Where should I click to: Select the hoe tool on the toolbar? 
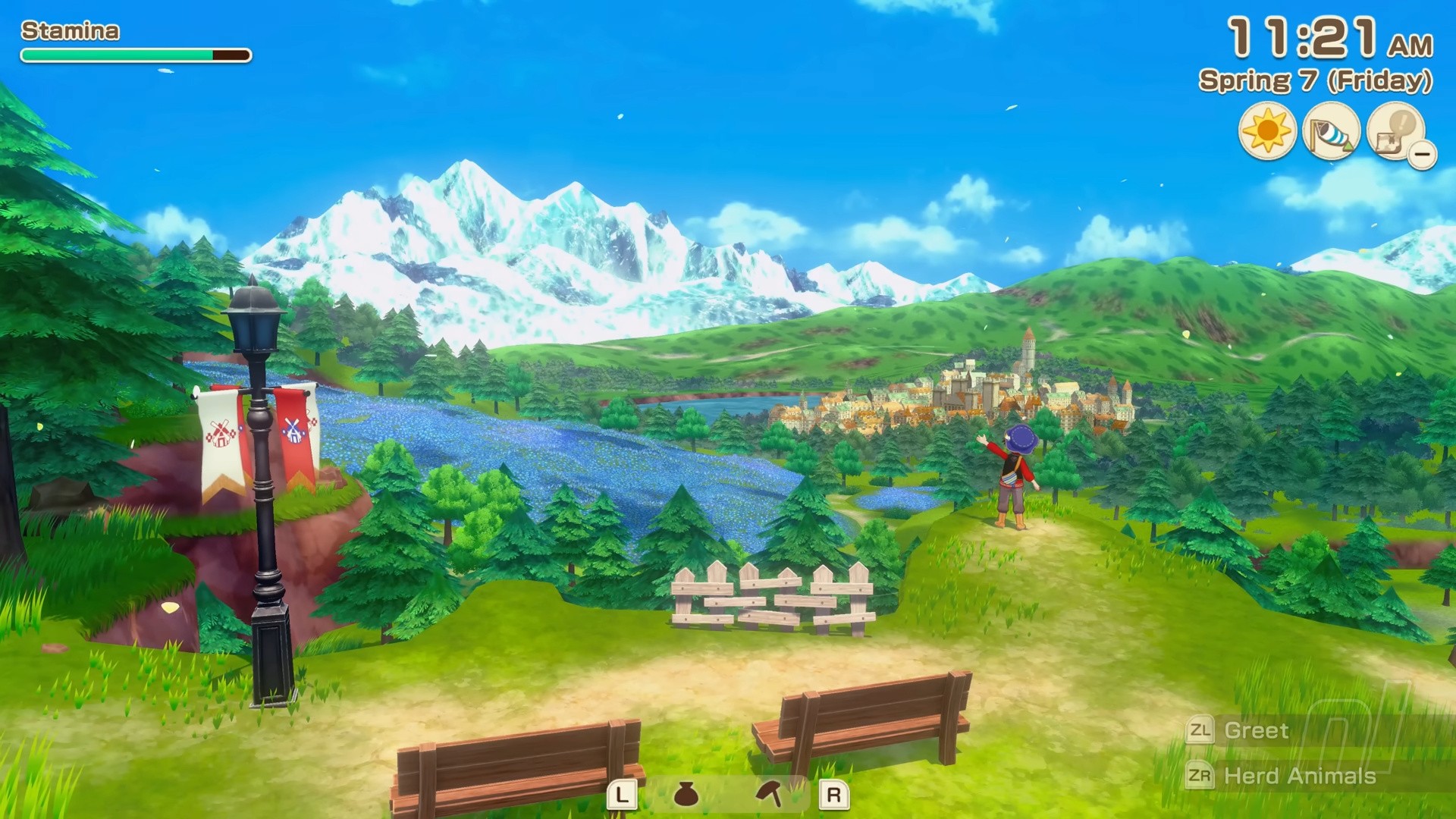(769, 794)
